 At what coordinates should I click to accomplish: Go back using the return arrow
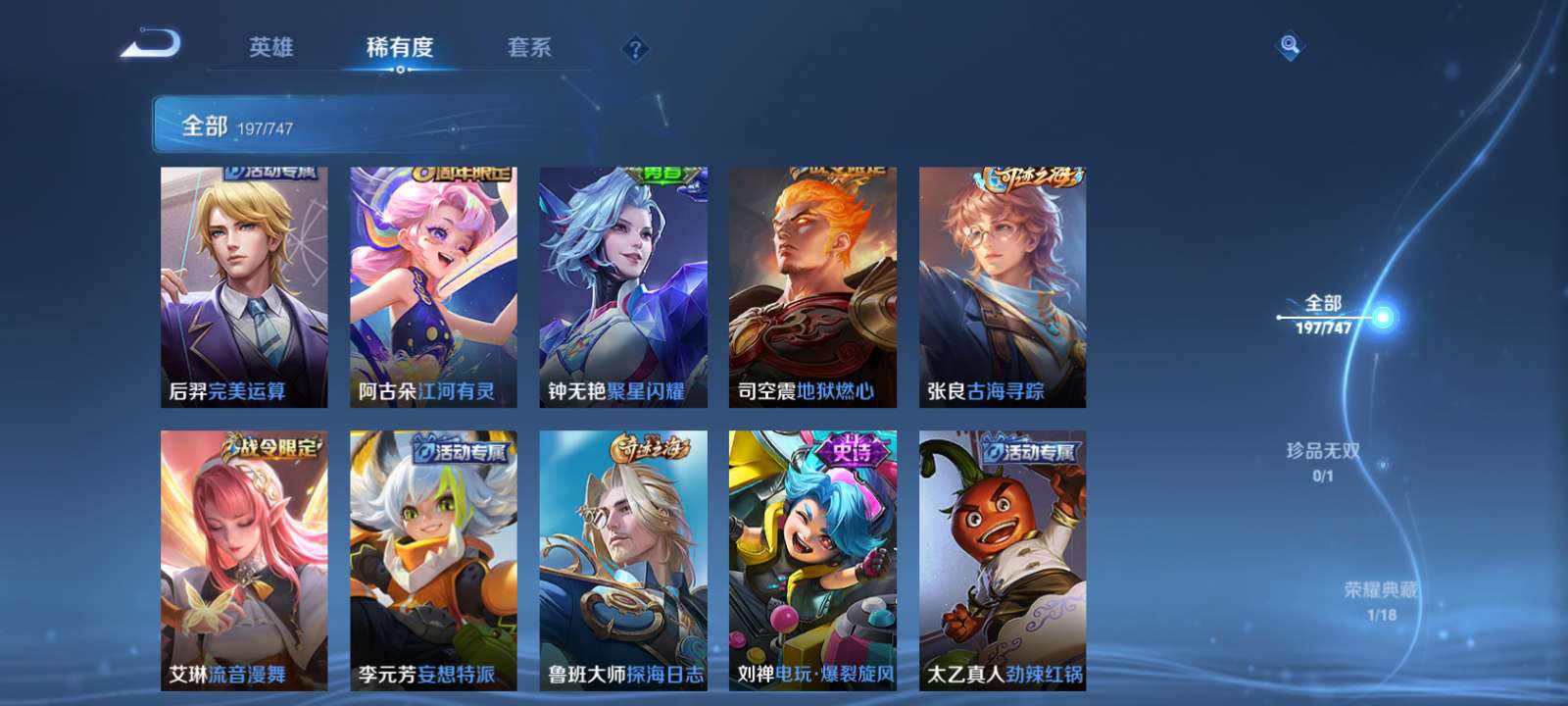tap(151, 45)
